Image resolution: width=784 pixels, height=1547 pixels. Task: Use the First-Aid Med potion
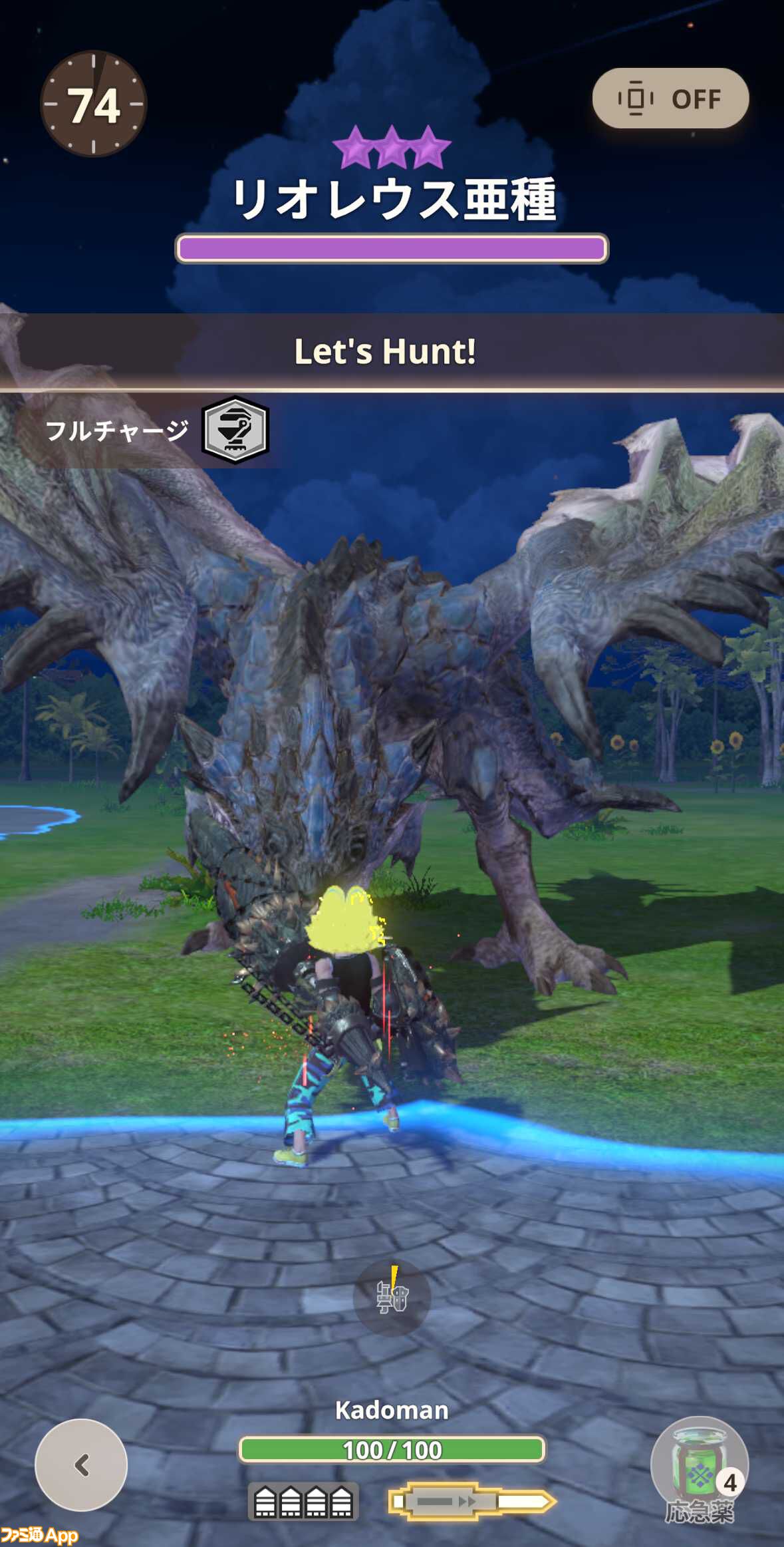pyautogui.click(x=699, y=1467)
